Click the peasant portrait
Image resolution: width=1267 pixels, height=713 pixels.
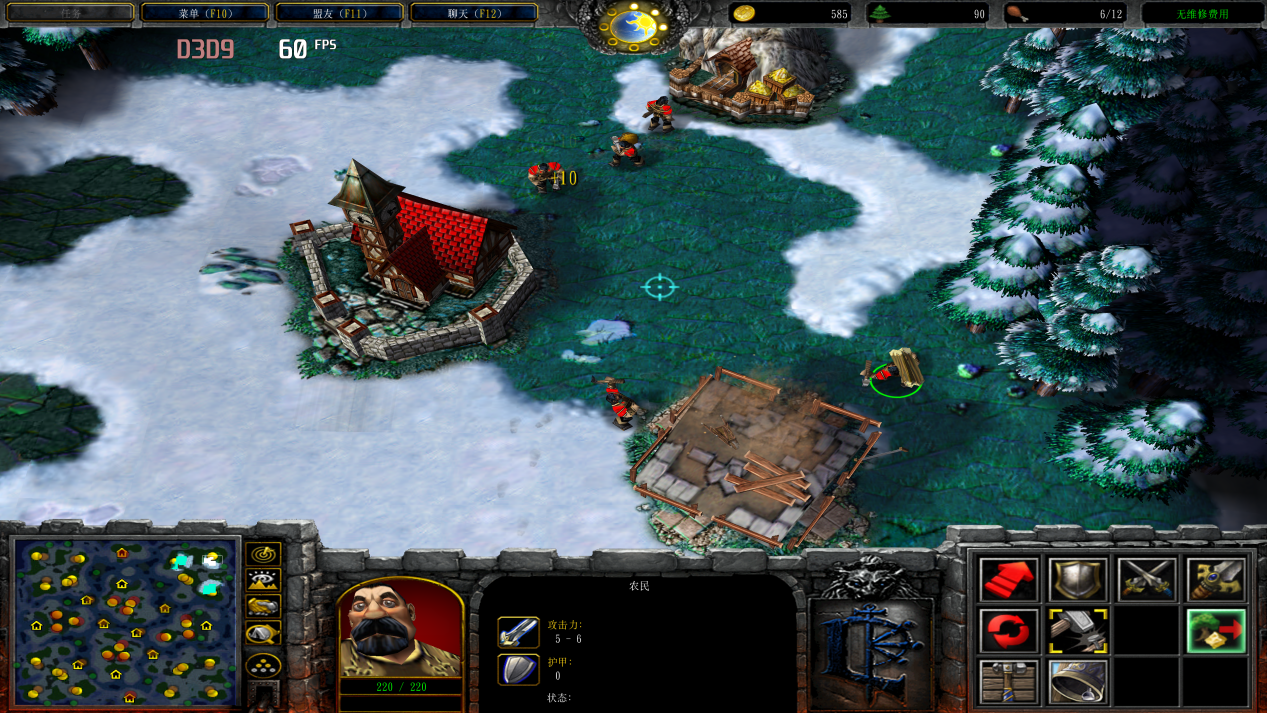pos(400,628)
